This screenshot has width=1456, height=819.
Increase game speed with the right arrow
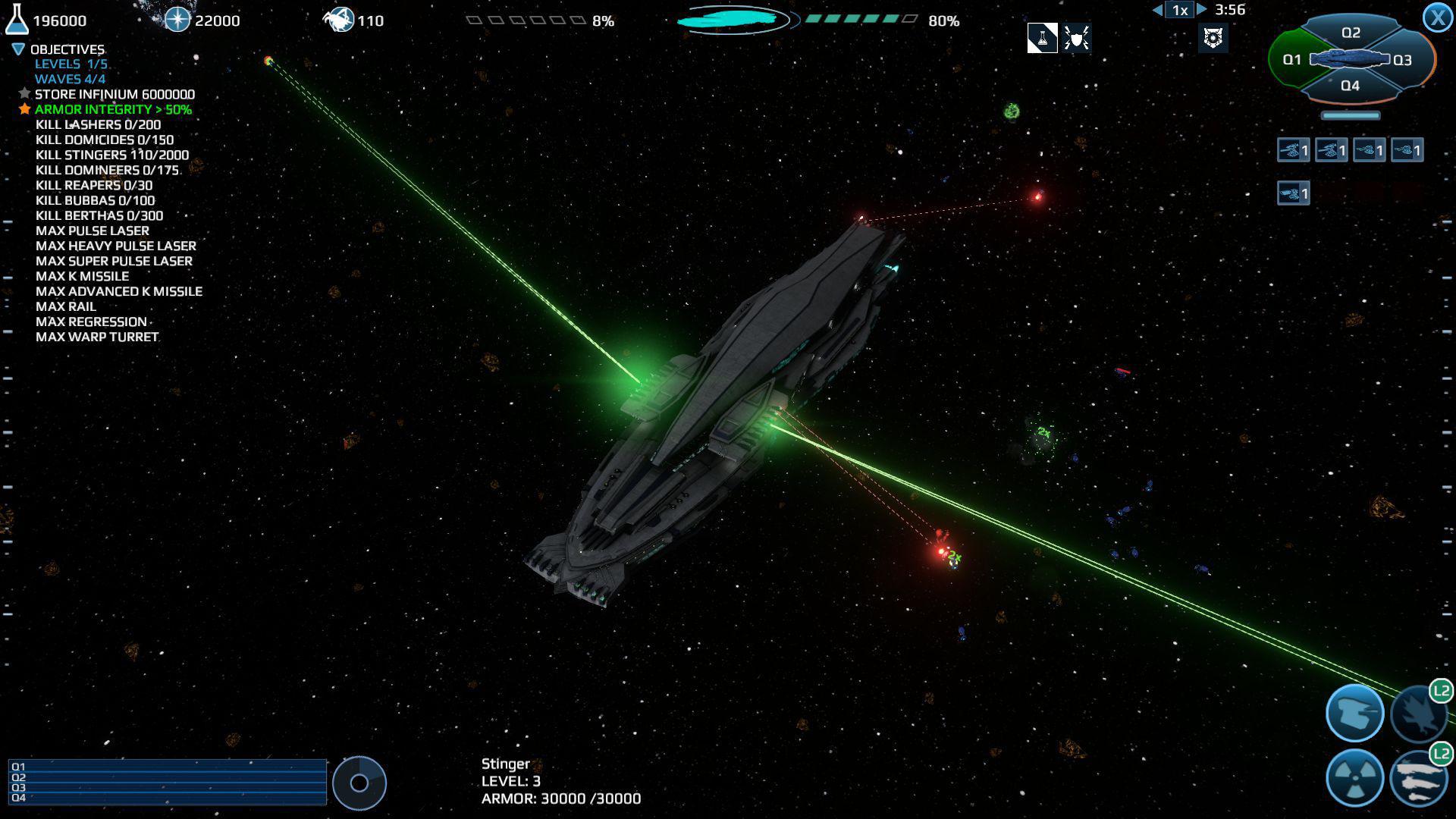(1200, 10)
